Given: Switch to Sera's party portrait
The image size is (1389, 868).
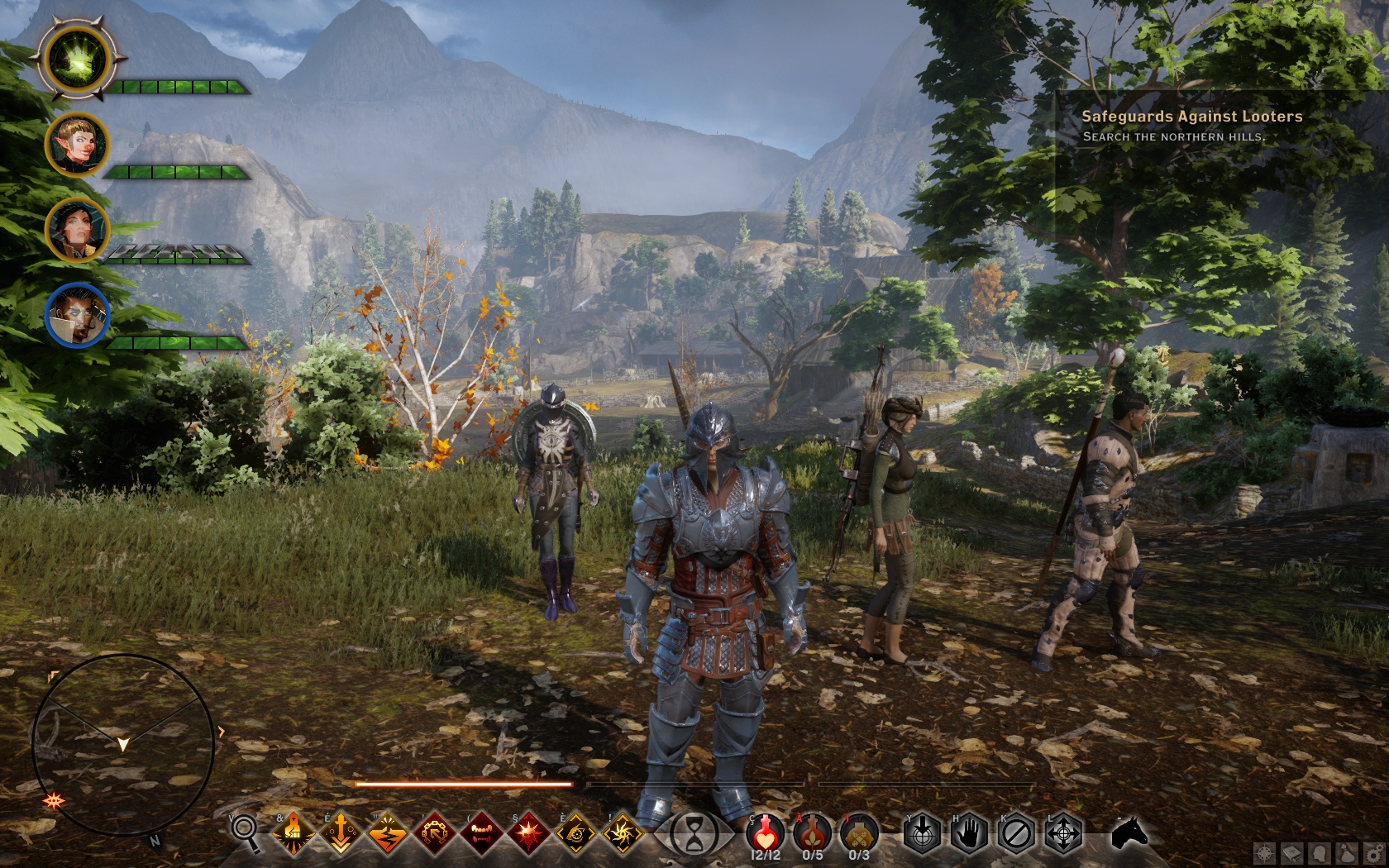Looking at the screenshot, I should (x=77, y=145).
